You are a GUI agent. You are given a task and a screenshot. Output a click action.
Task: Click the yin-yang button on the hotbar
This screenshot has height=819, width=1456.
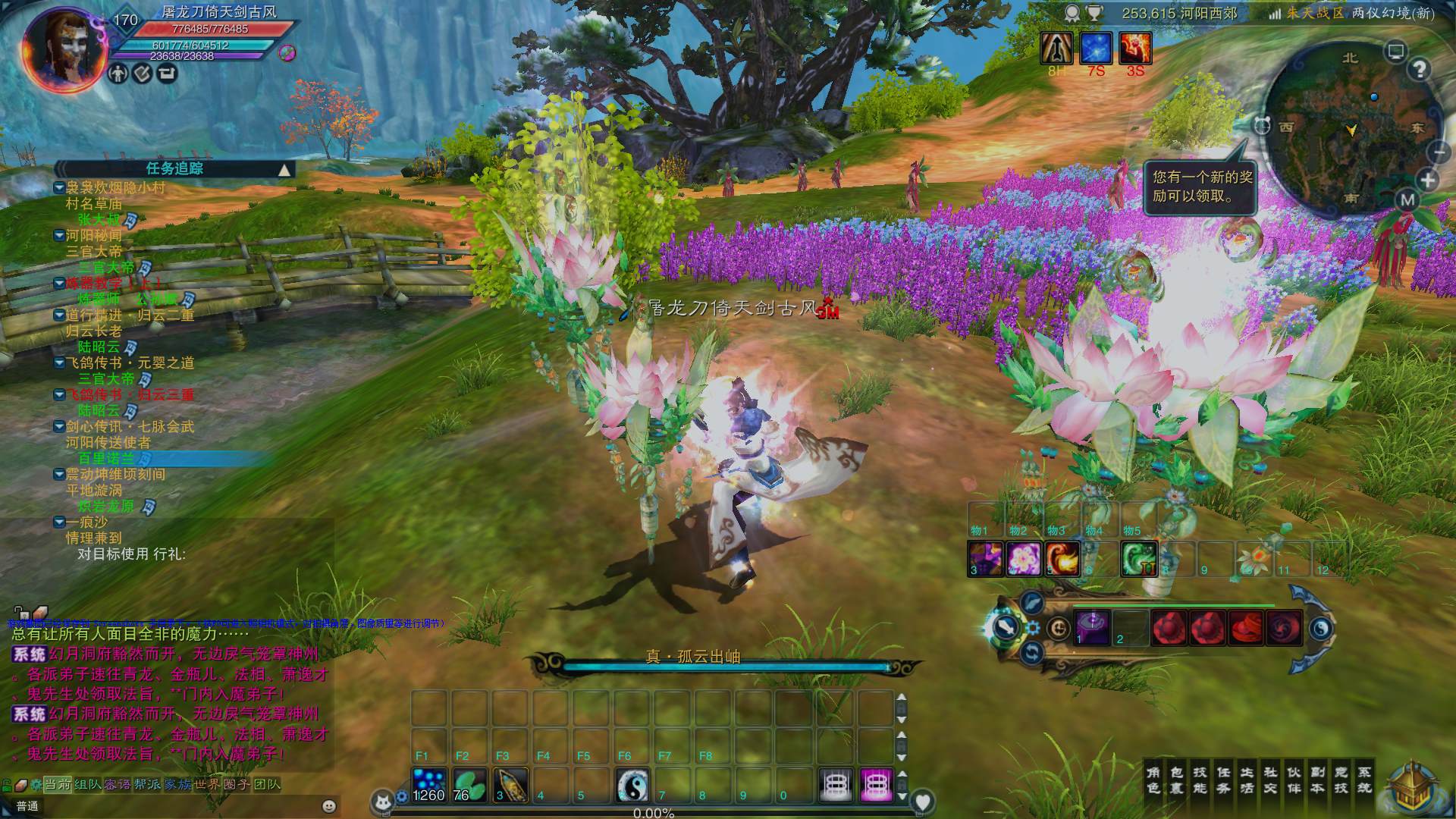pyautogui.click(x=632, y=786)
